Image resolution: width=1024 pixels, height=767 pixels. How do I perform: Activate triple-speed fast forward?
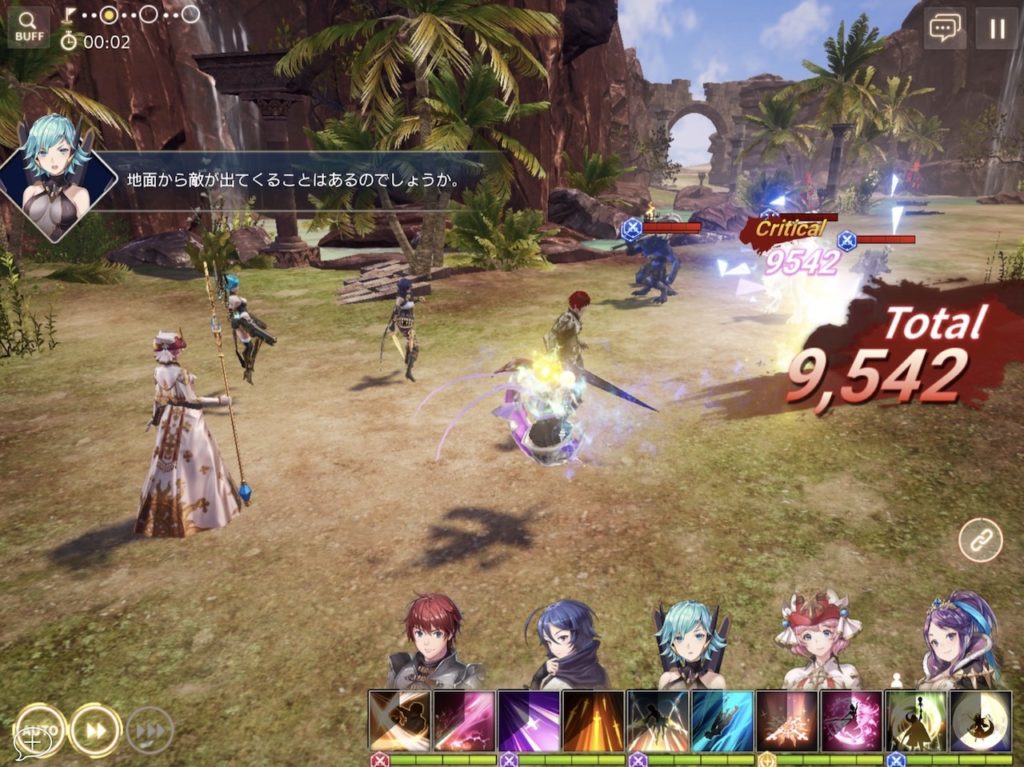click(x=149, y=731)
